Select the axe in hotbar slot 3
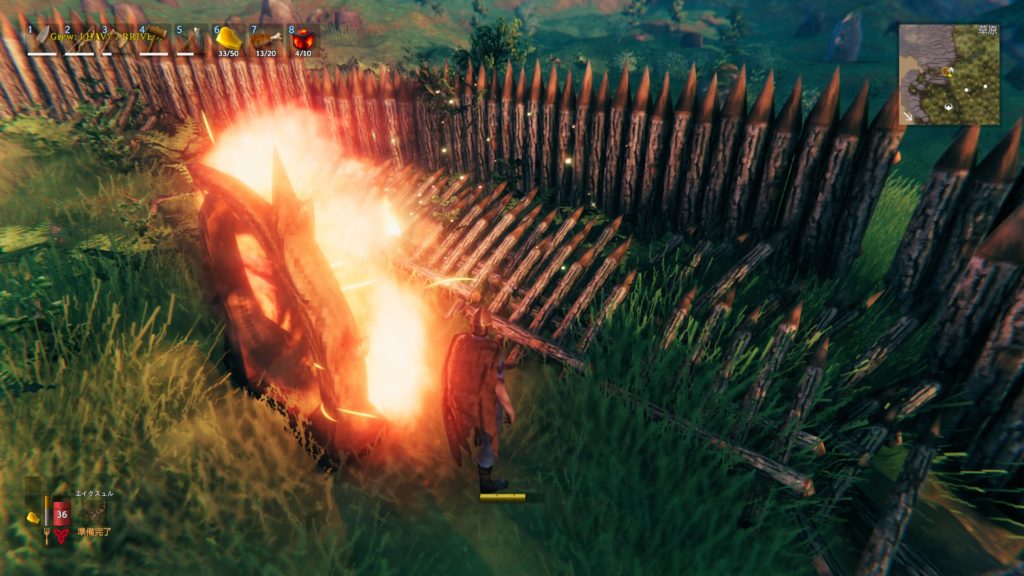1024x576 pixels. click(117, 40)
